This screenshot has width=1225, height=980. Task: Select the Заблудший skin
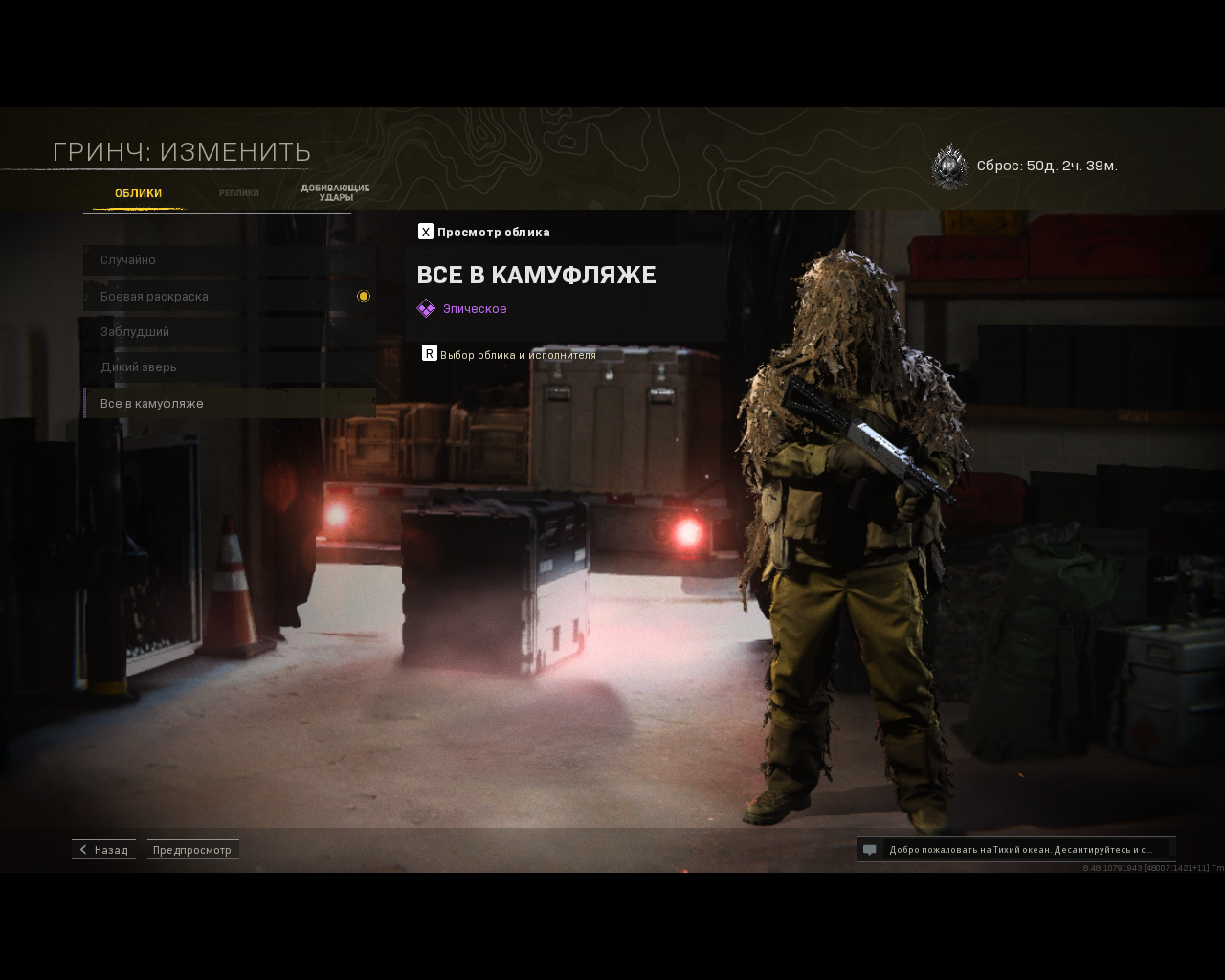tap(229, 332)
